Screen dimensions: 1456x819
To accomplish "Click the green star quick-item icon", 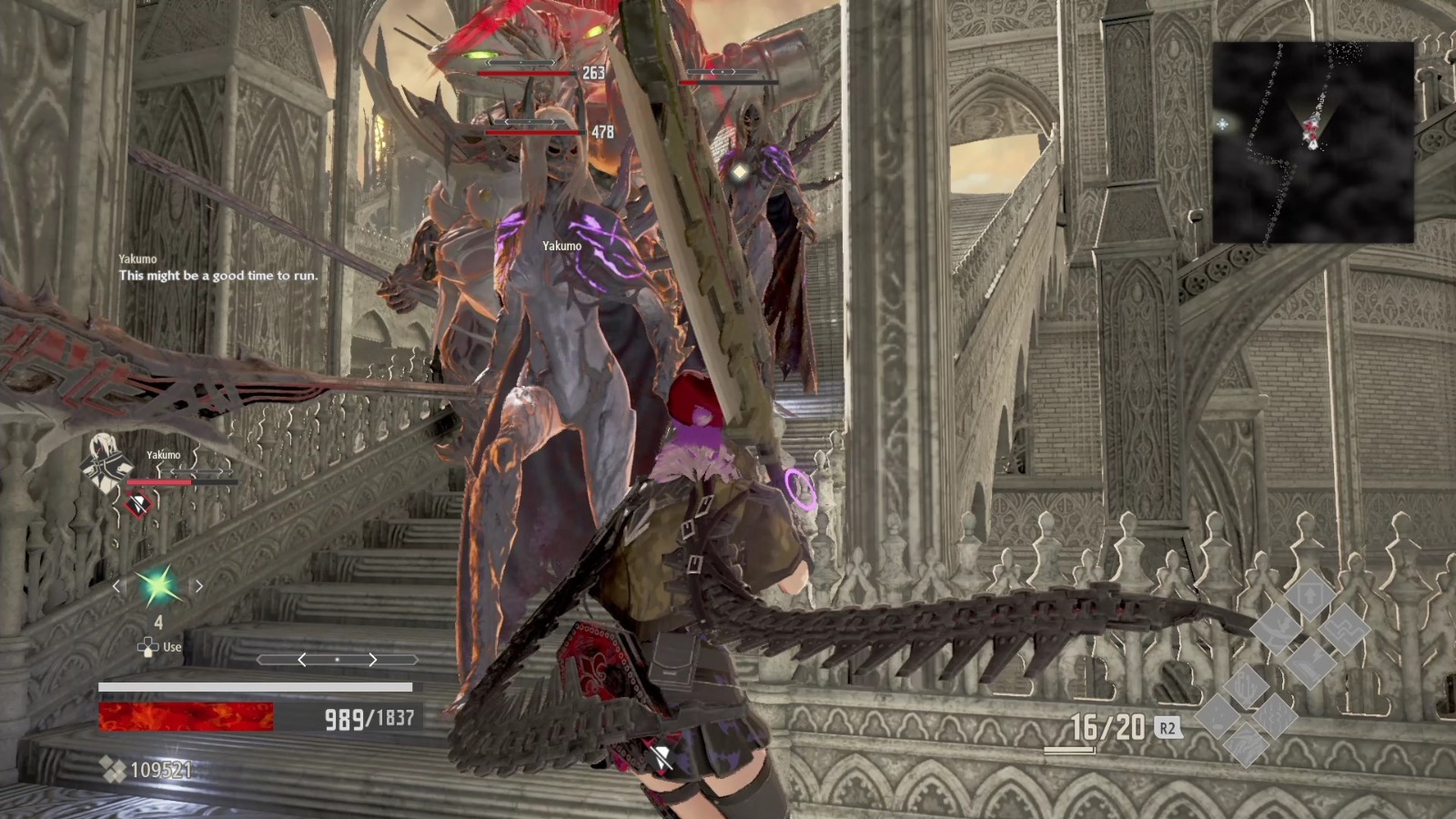I will [157, 584].
